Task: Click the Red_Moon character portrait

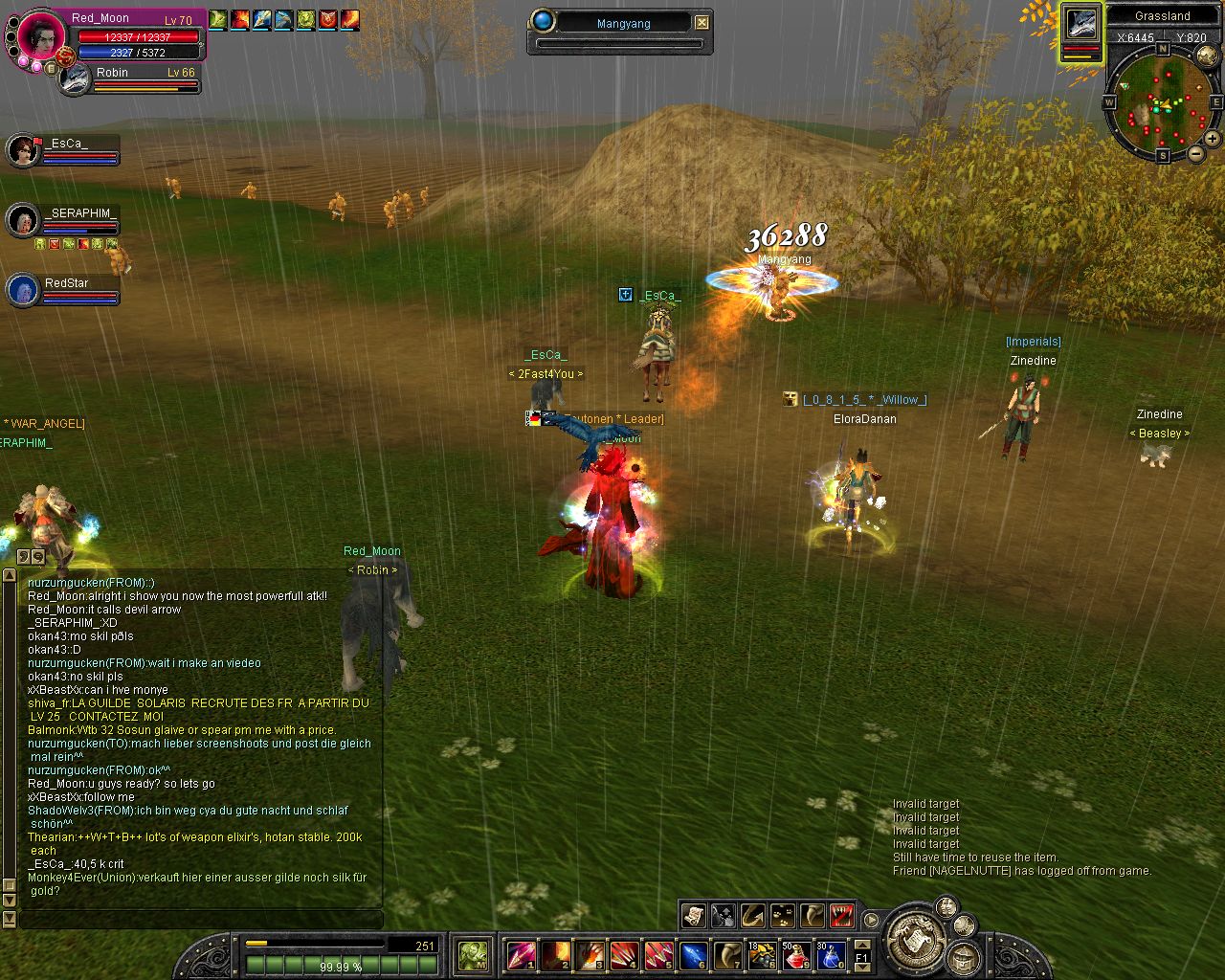Action: tap(42, 37)
